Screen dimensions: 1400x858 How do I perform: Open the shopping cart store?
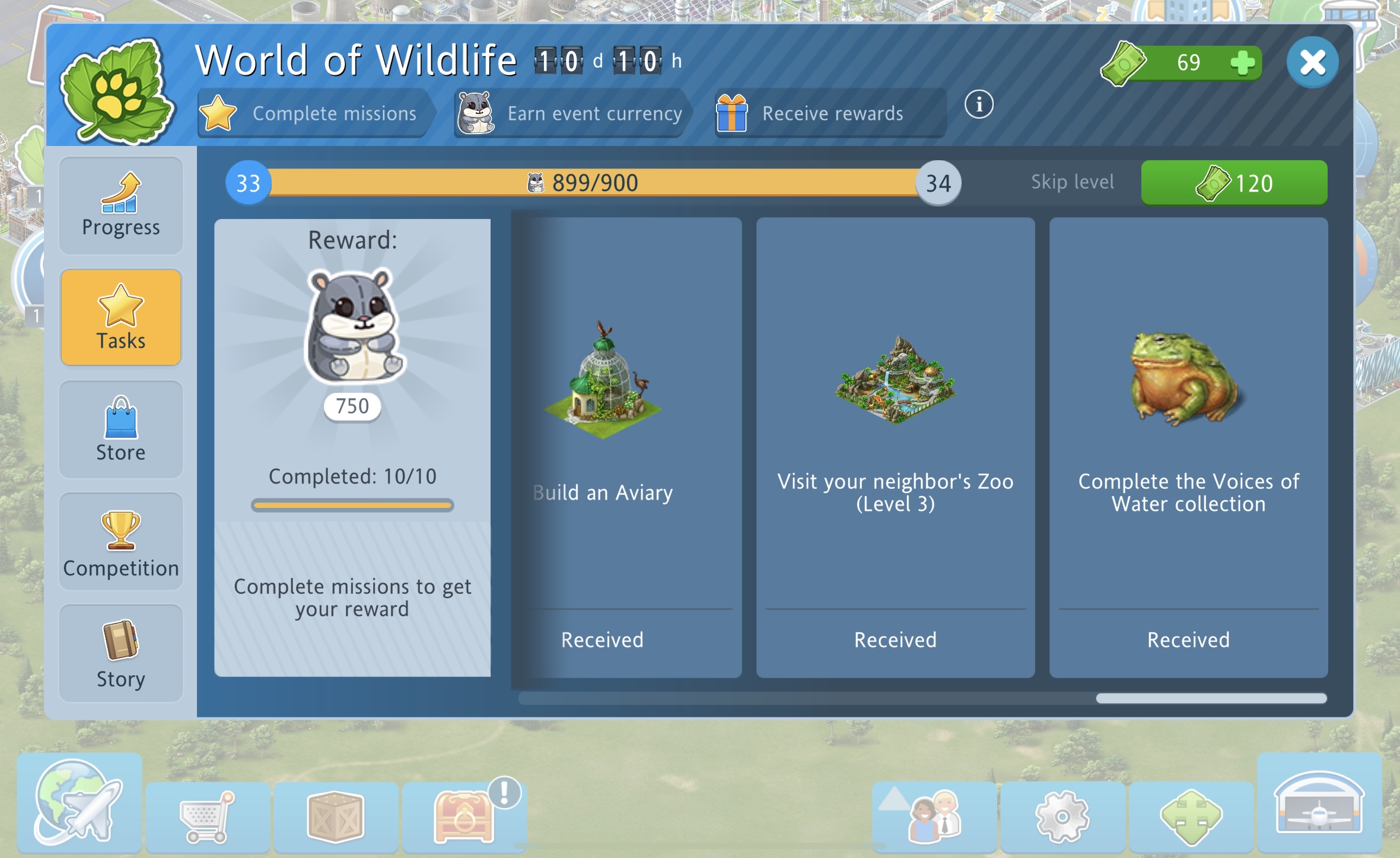coord(207,818)
